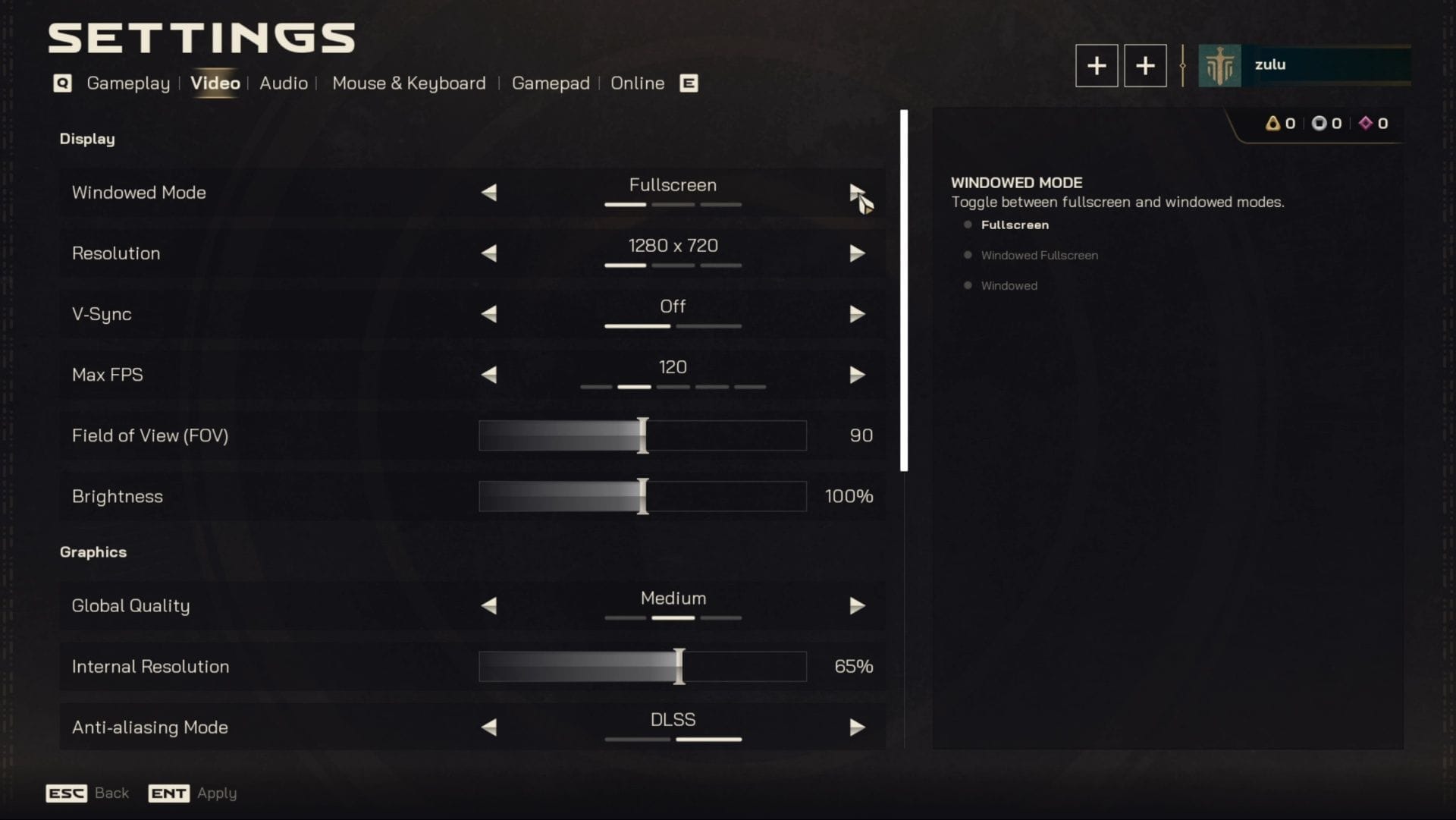Click the Q shortcut icon before Gameplay
1456x820 pixels.
(62, 83)
